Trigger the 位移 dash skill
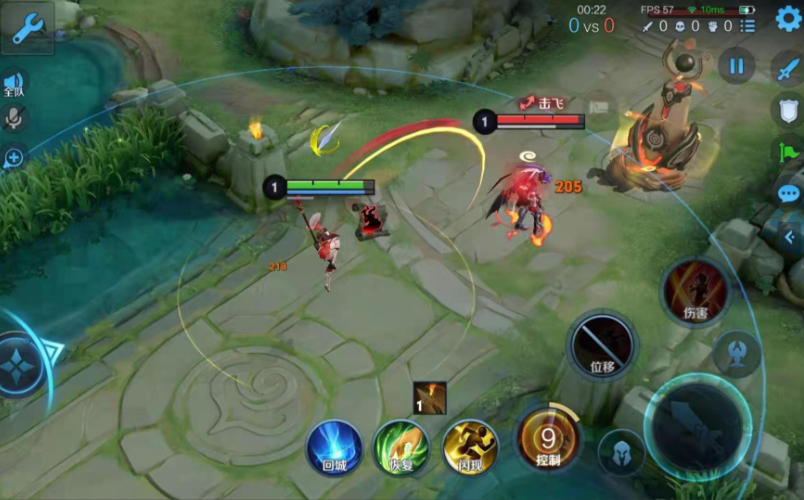This screenshot has width=804, height=500. [602, 345]
